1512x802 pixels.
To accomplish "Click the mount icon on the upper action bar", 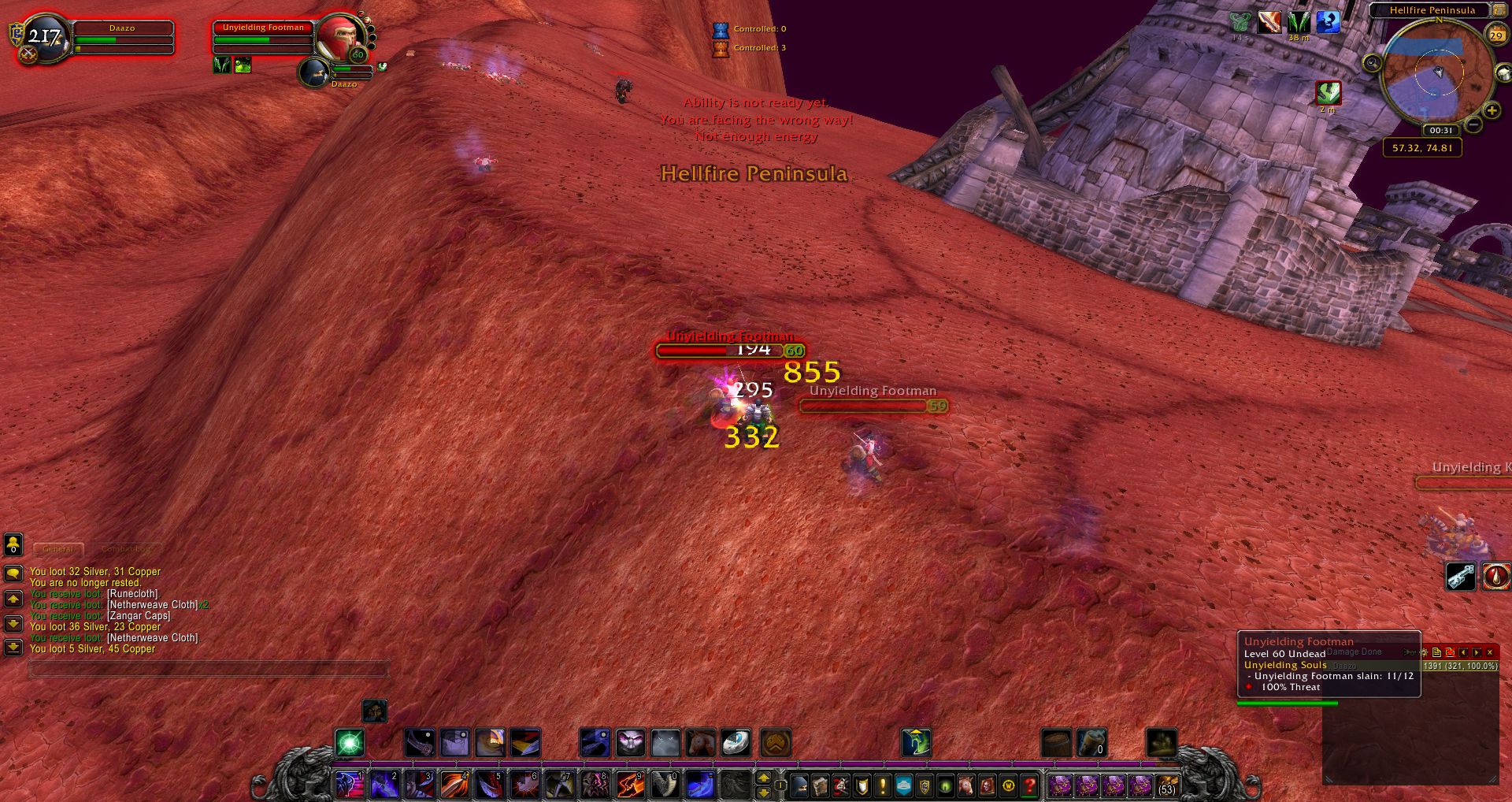I will tap(699, 743).
